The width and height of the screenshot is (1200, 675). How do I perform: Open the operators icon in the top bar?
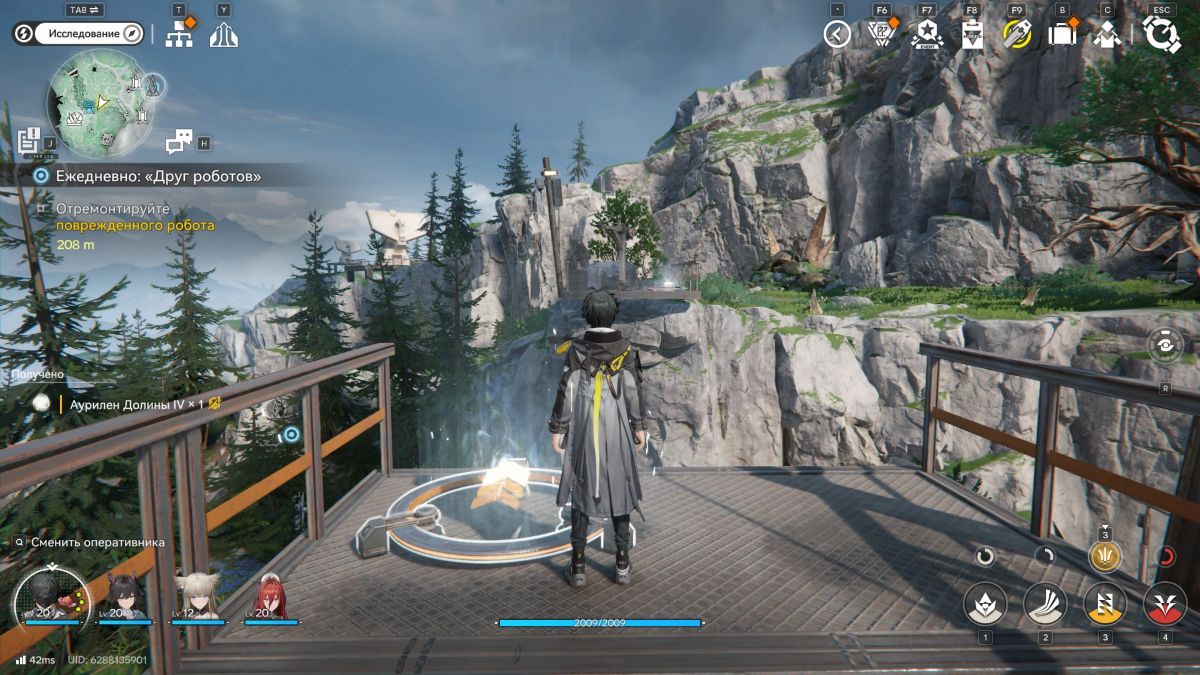point(1106,34)
